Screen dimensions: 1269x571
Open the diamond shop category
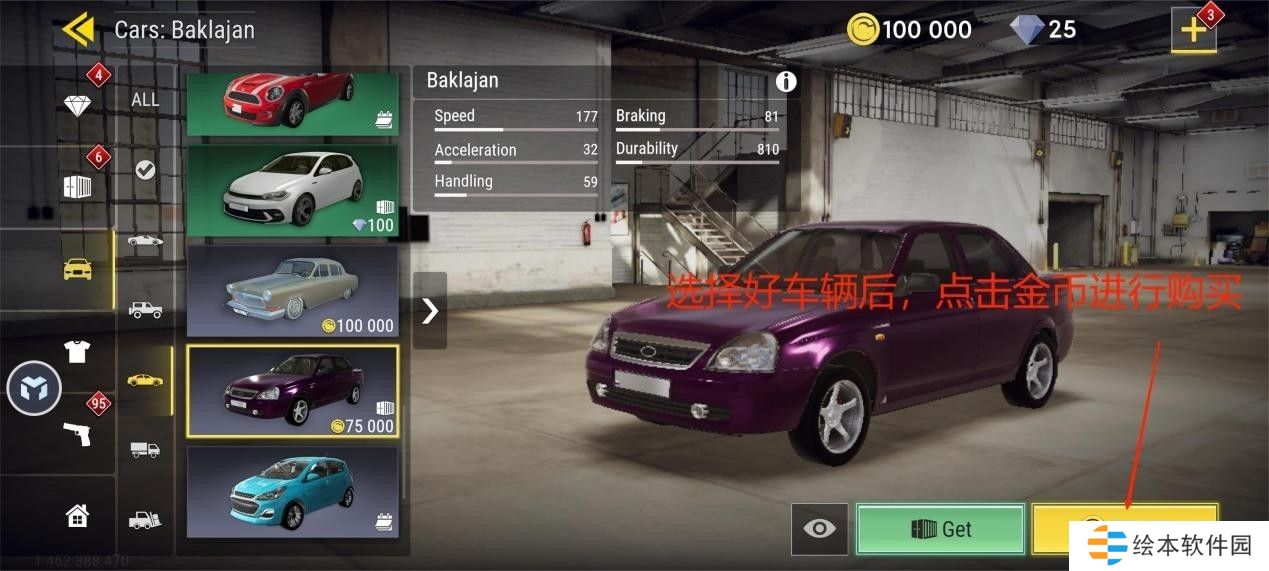pos(78,104)
